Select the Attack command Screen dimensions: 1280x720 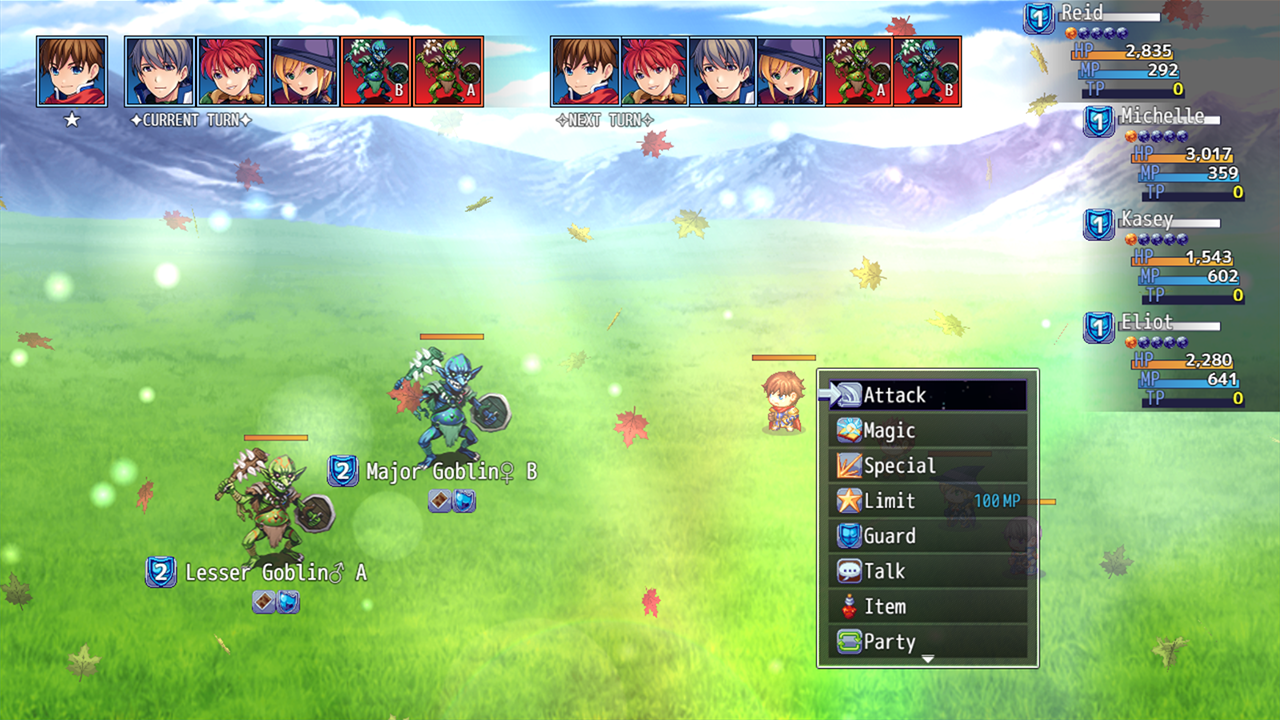tap(927, 395)
